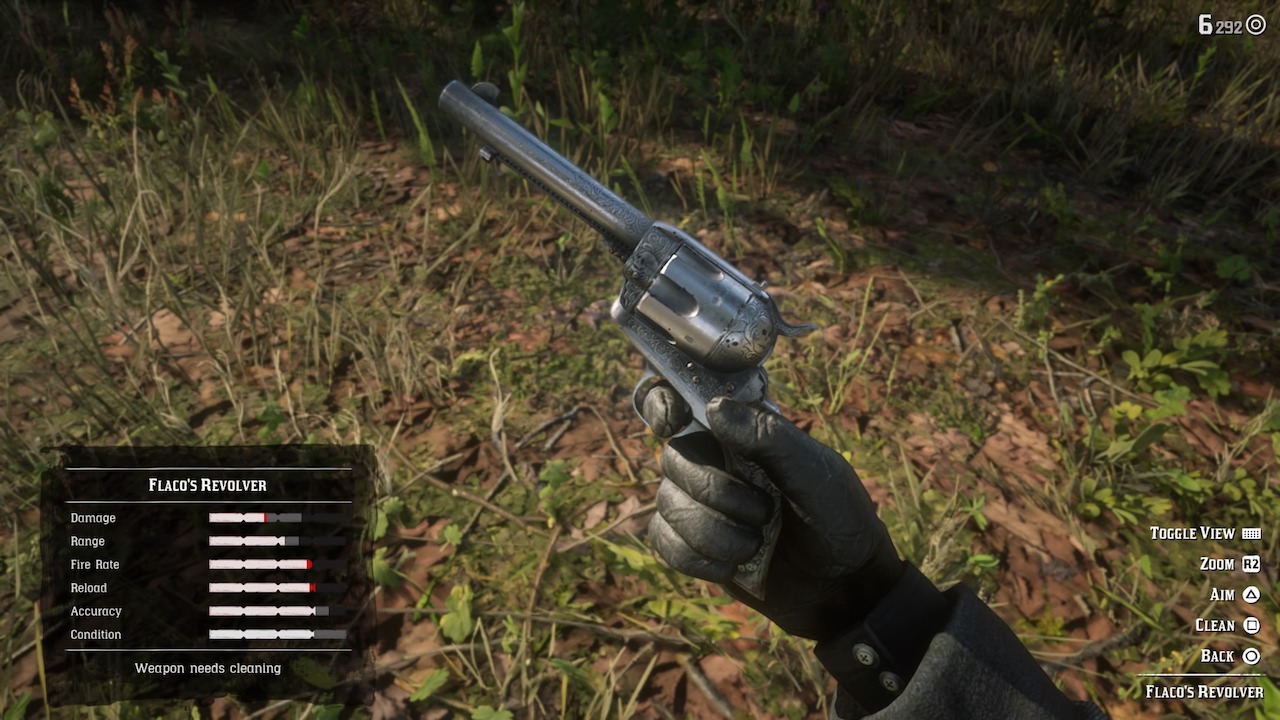Select the R2 button prompt for Zoom
The width and height of the screenshot is (1280, 720).
coord(1253,563)
